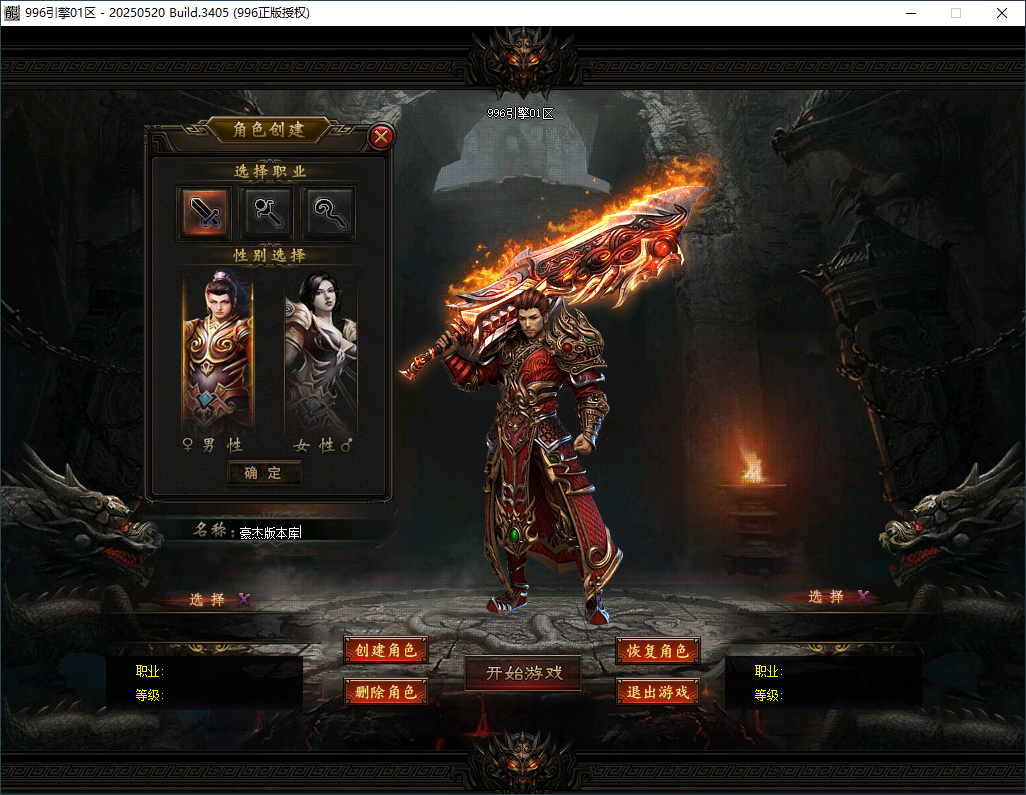Restore a character via 恢复角色

click(657, 650)
